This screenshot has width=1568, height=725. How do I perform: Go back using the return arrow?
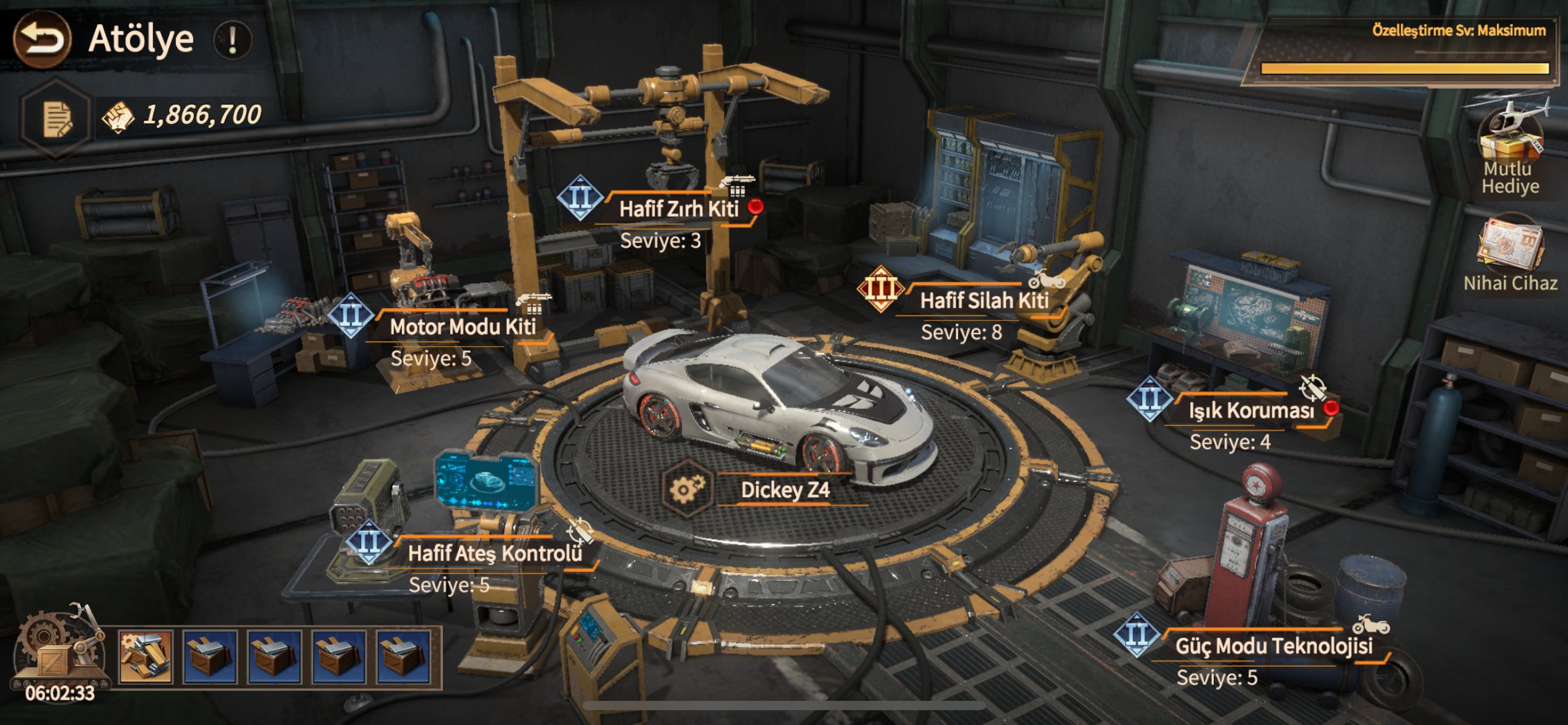point(42,40)
